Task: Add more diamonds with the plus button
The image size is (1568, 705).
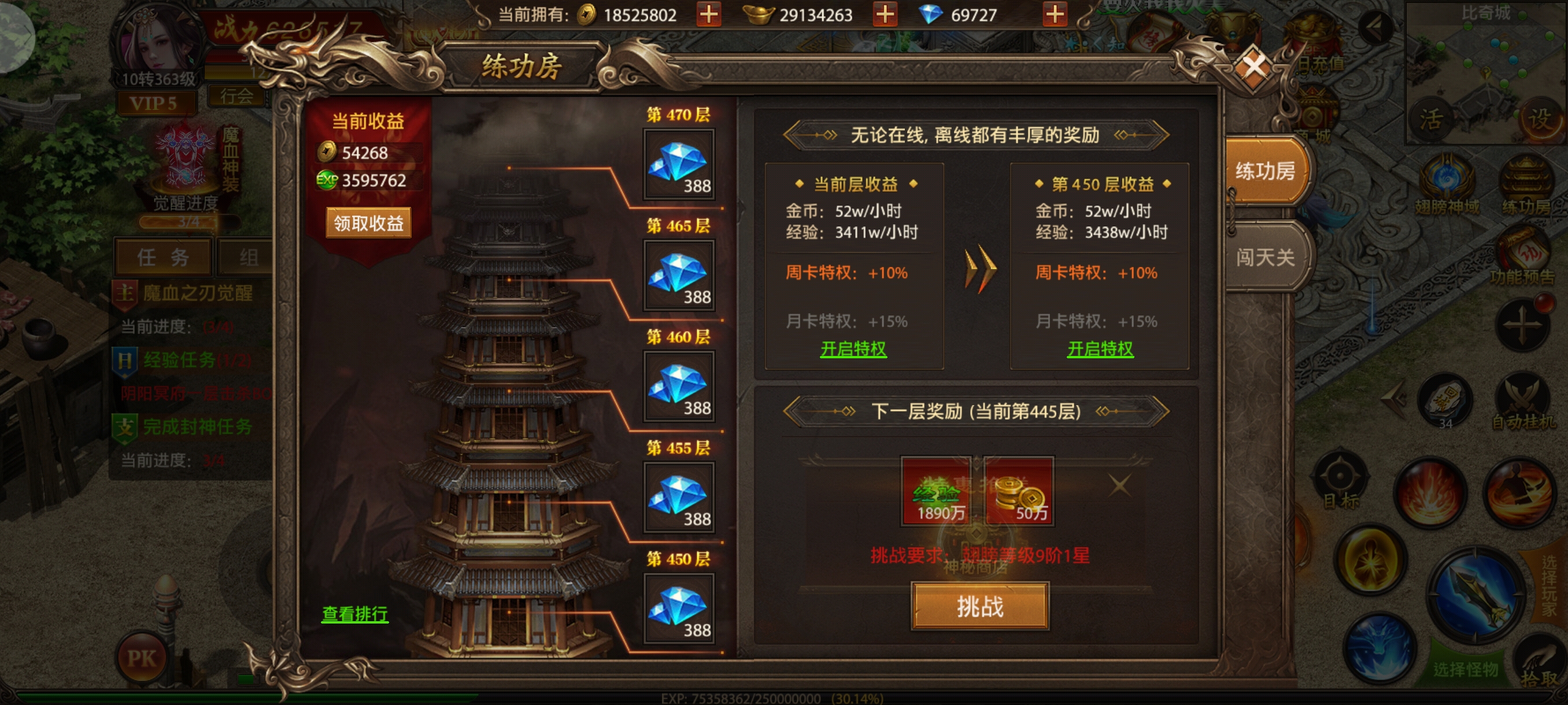Action: point(1054,14)
